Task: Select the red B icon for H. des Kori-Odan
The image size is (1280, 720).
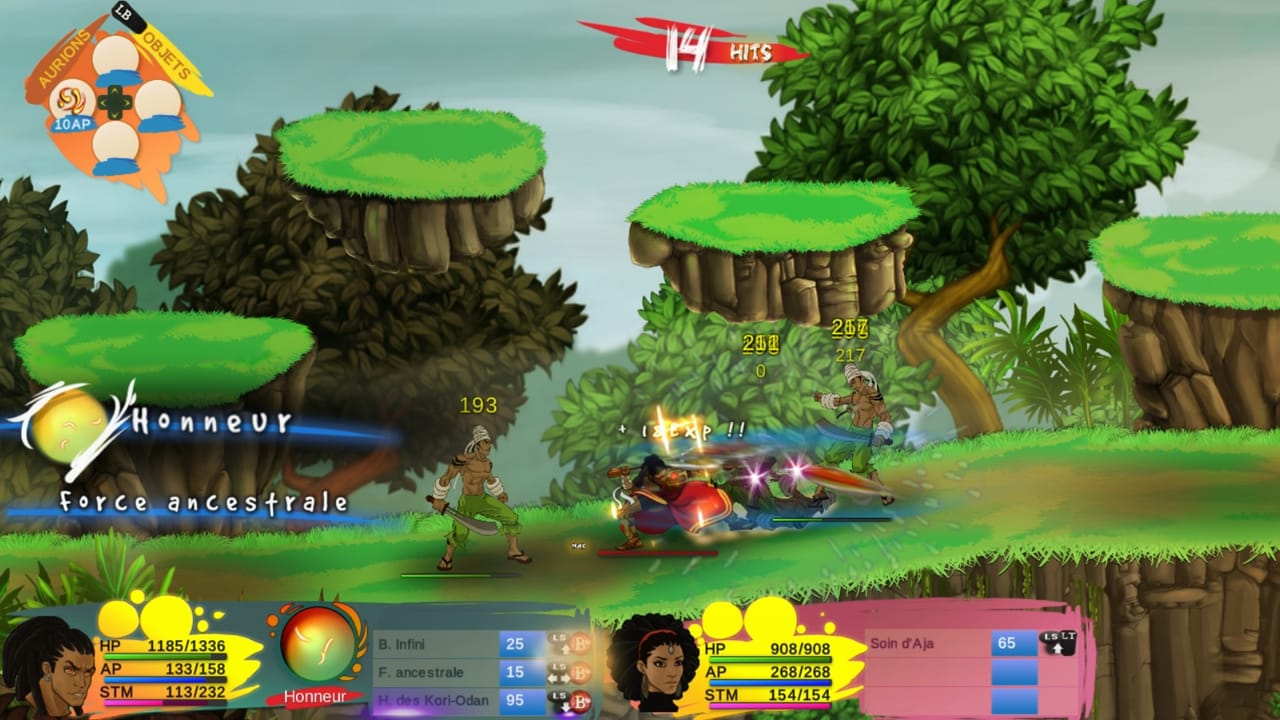Action: pyautogui.click(x=580, y=700)
